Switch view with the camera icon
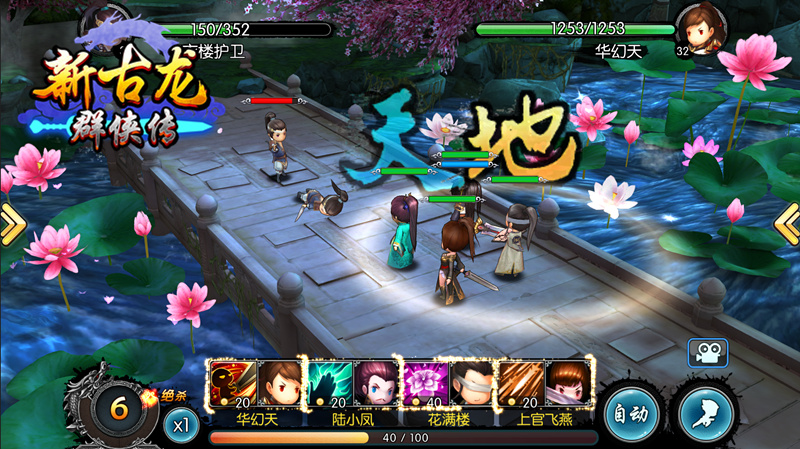 click(x=707, y=352)
